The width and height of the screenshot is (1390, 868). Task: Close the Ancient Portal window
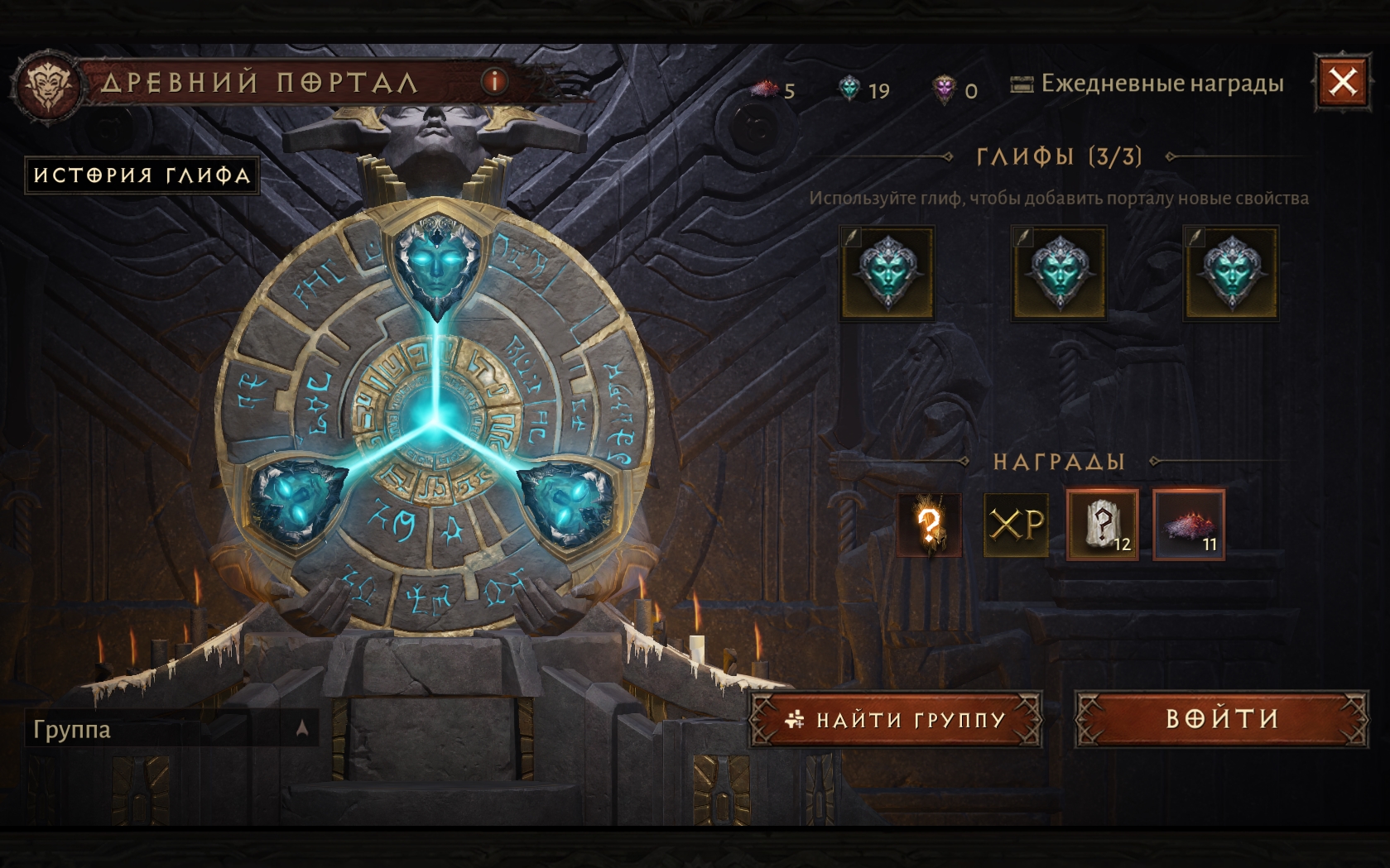tap(1342, 82)
